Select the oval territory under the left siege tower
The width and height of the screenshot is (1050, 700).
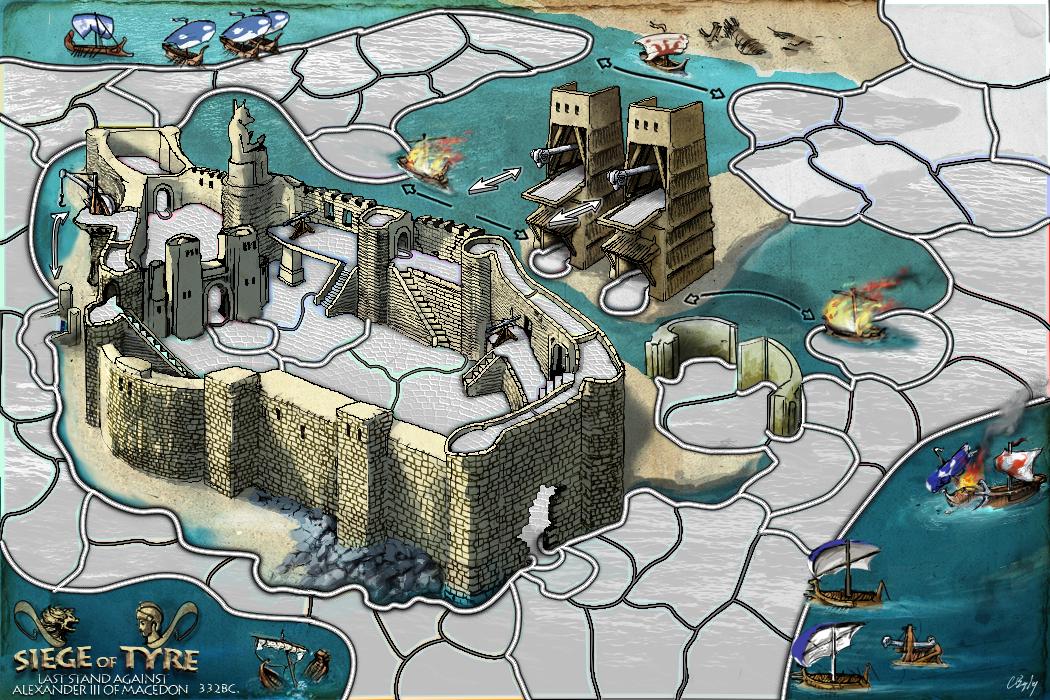550,262
